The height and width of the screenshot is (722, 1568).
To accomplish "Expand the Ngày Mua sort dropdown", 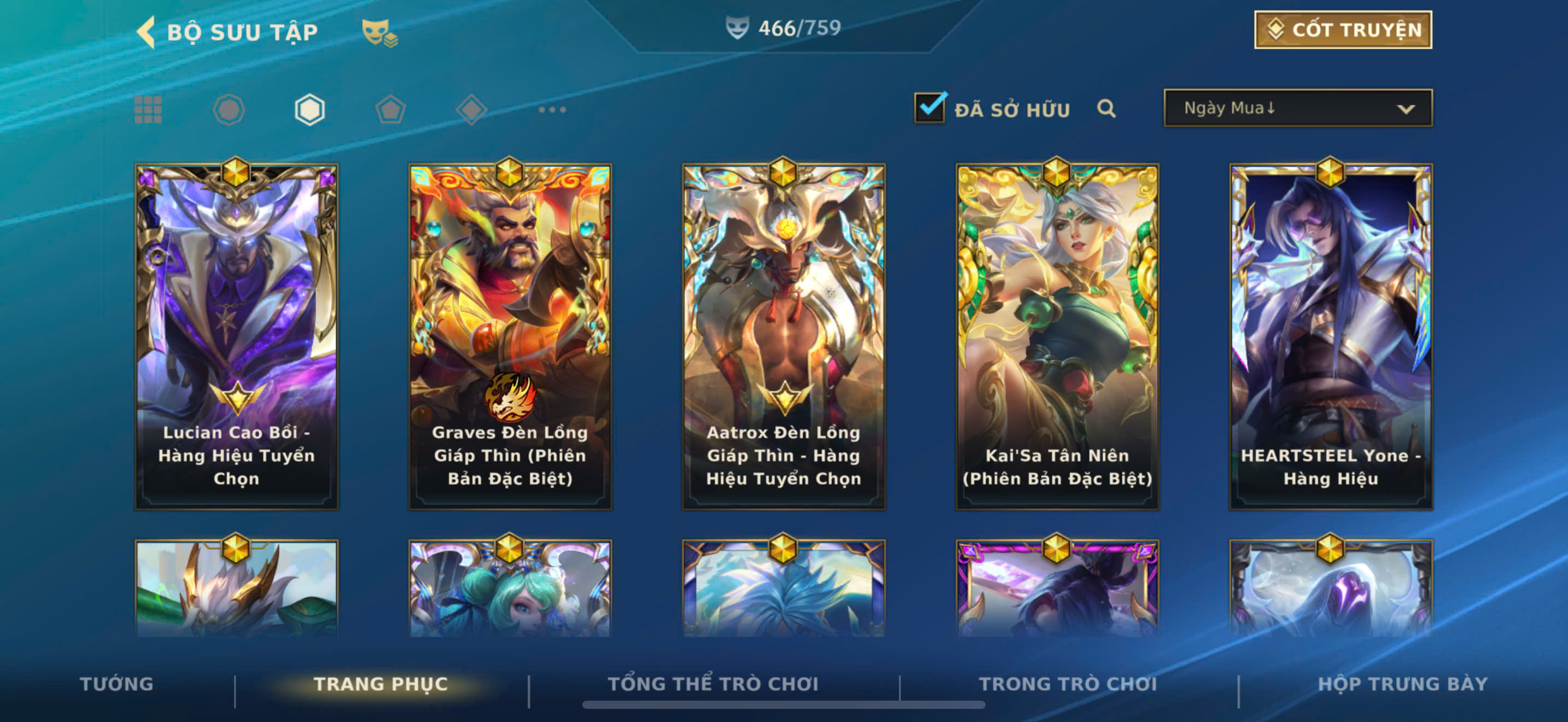I will (x=1297, y=108).
